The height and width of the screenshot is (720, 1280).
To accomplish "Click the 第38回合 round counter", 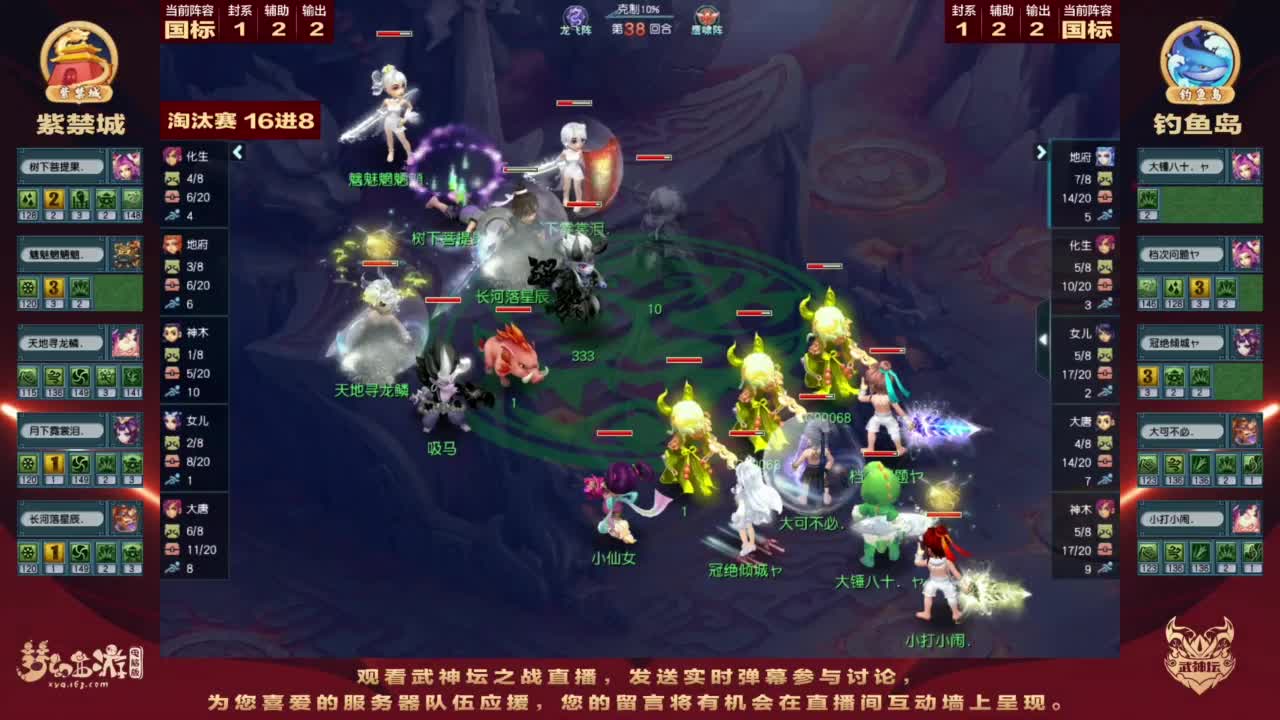I will pyautogui.click(x=640, y=30).
